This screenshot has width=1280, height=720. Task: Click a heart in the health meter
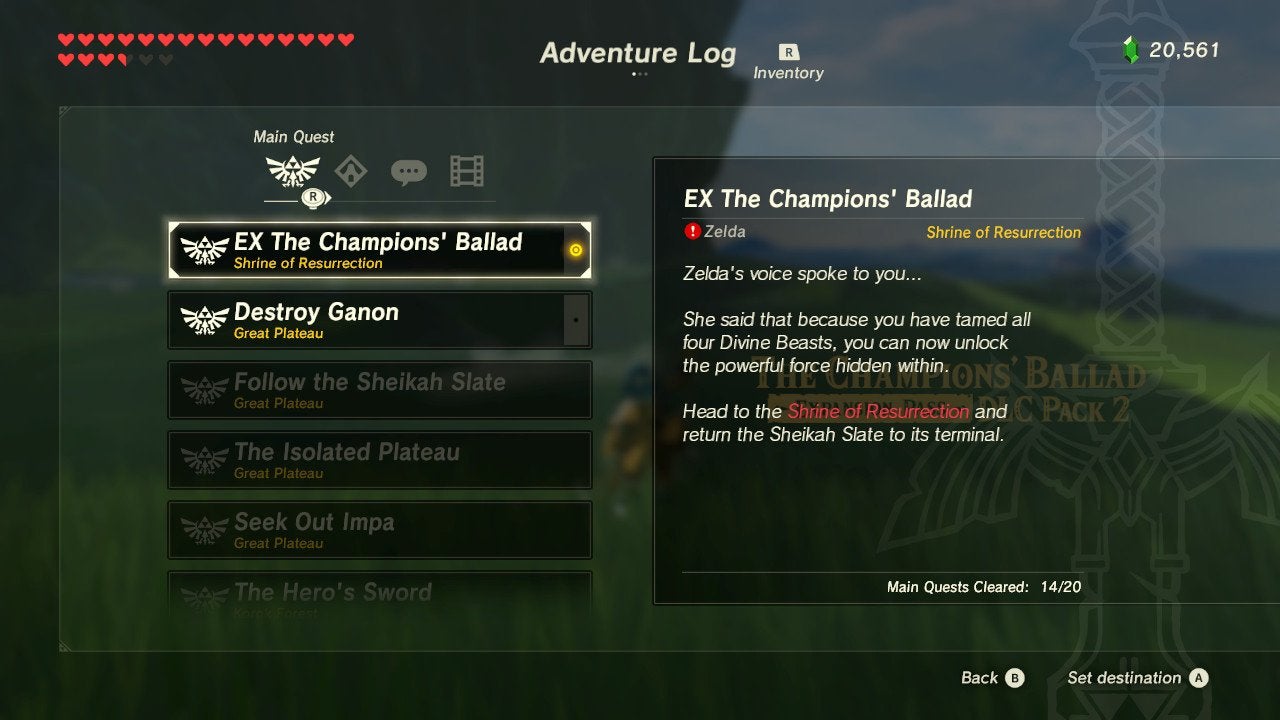point(65,37)
